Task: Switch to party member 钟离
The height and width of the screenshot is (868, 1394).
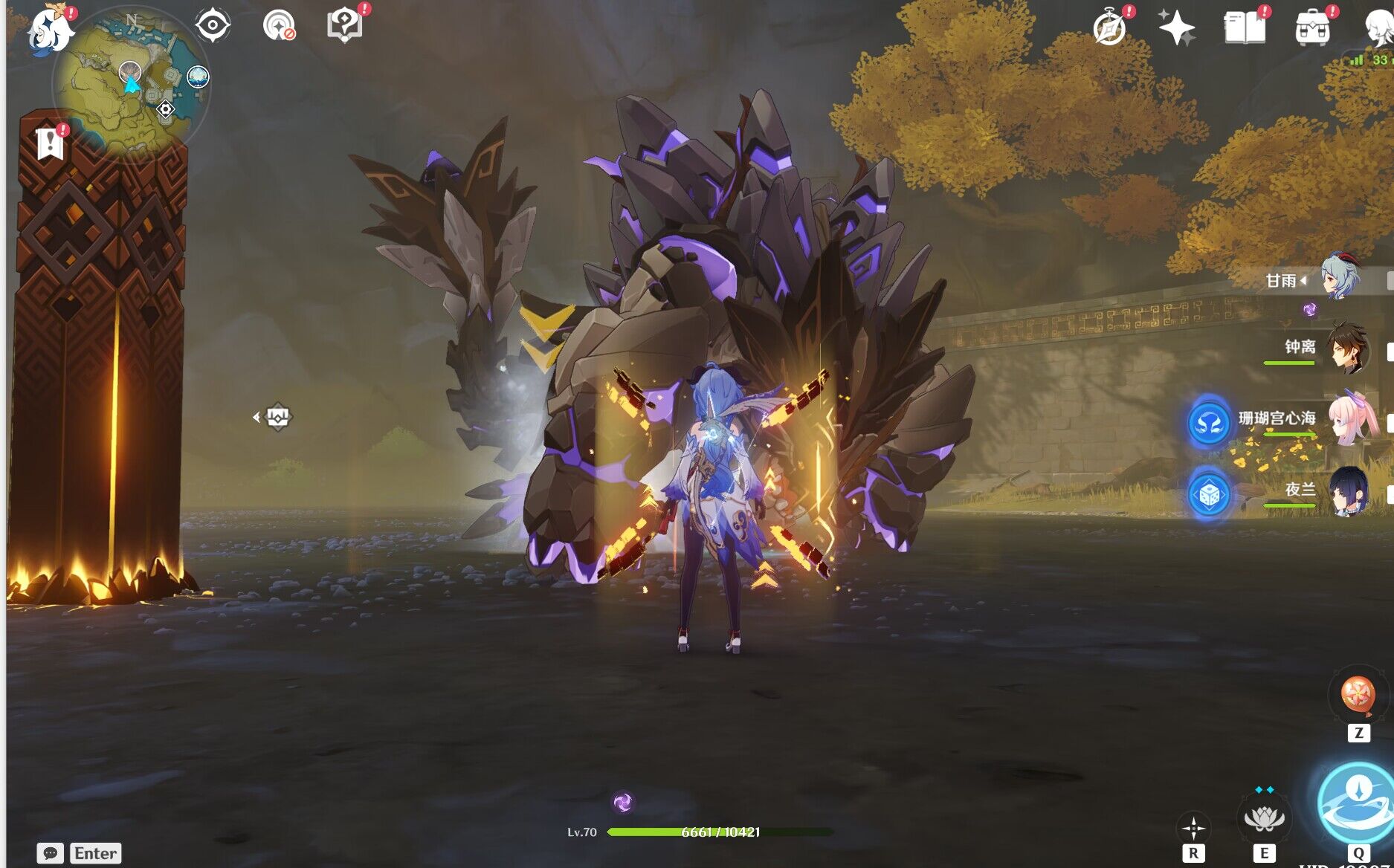Action: [1346, 348]
